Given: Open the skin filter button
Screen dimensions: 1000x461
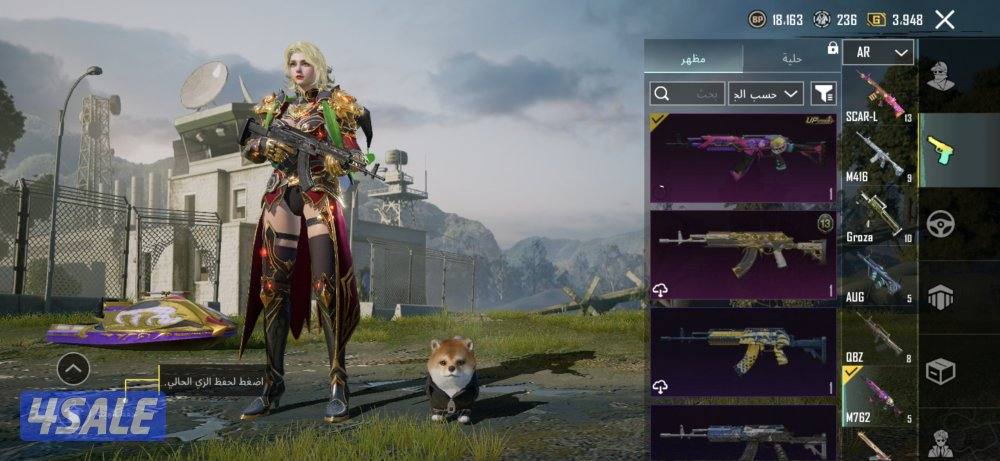Looking at the screenshot, I should point(823,94).
